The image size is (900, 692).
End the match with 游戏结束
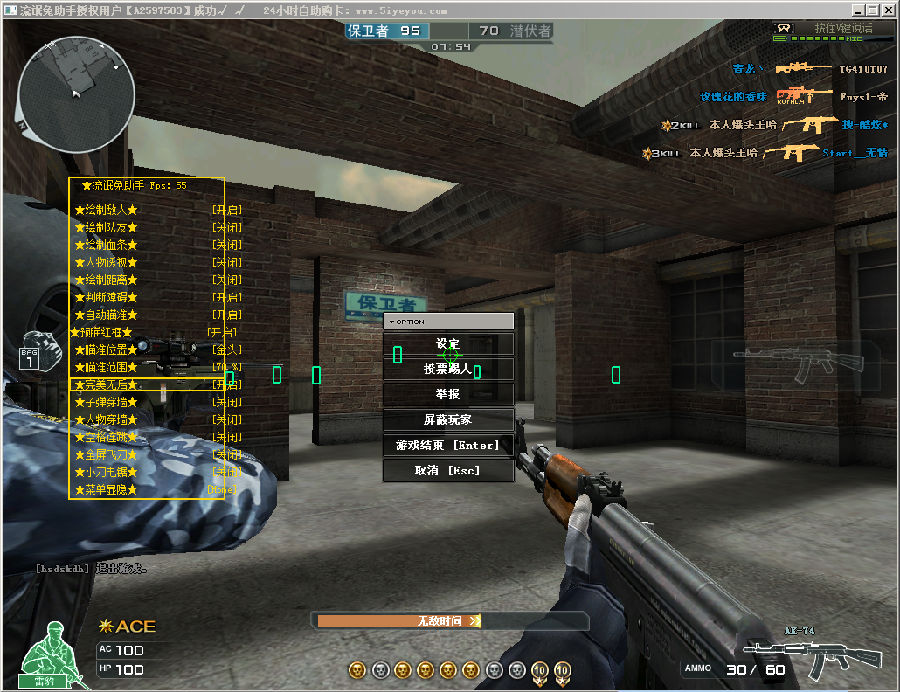pos(448,445)
